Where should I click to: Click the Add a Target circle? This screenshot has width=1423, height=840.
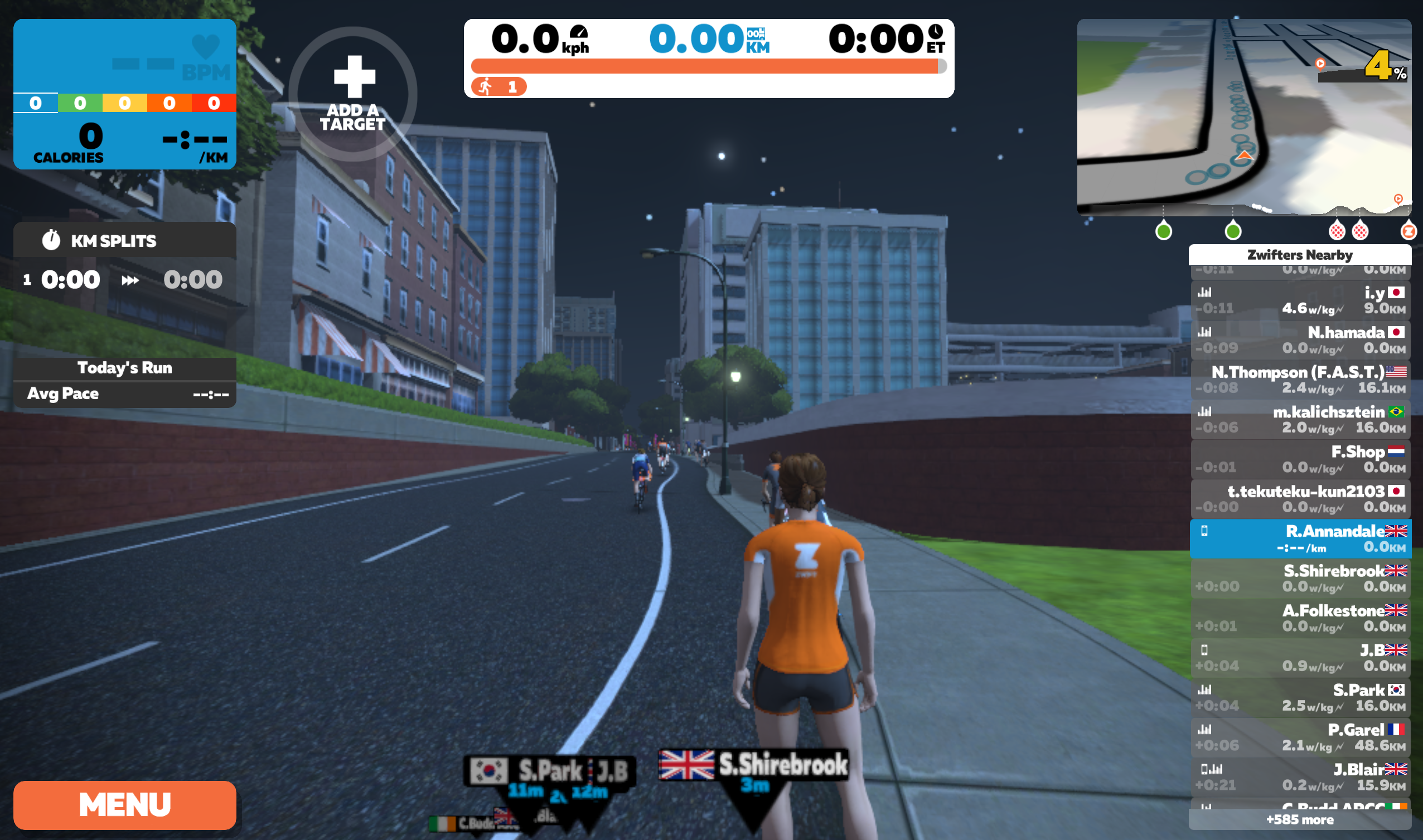[353, 94]
